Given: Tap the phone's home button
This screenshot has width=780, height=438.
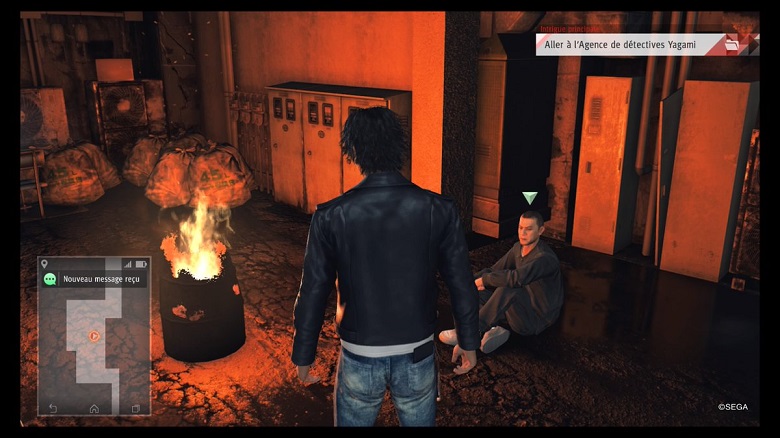Looking at the screenshot, I should (94, 408).
